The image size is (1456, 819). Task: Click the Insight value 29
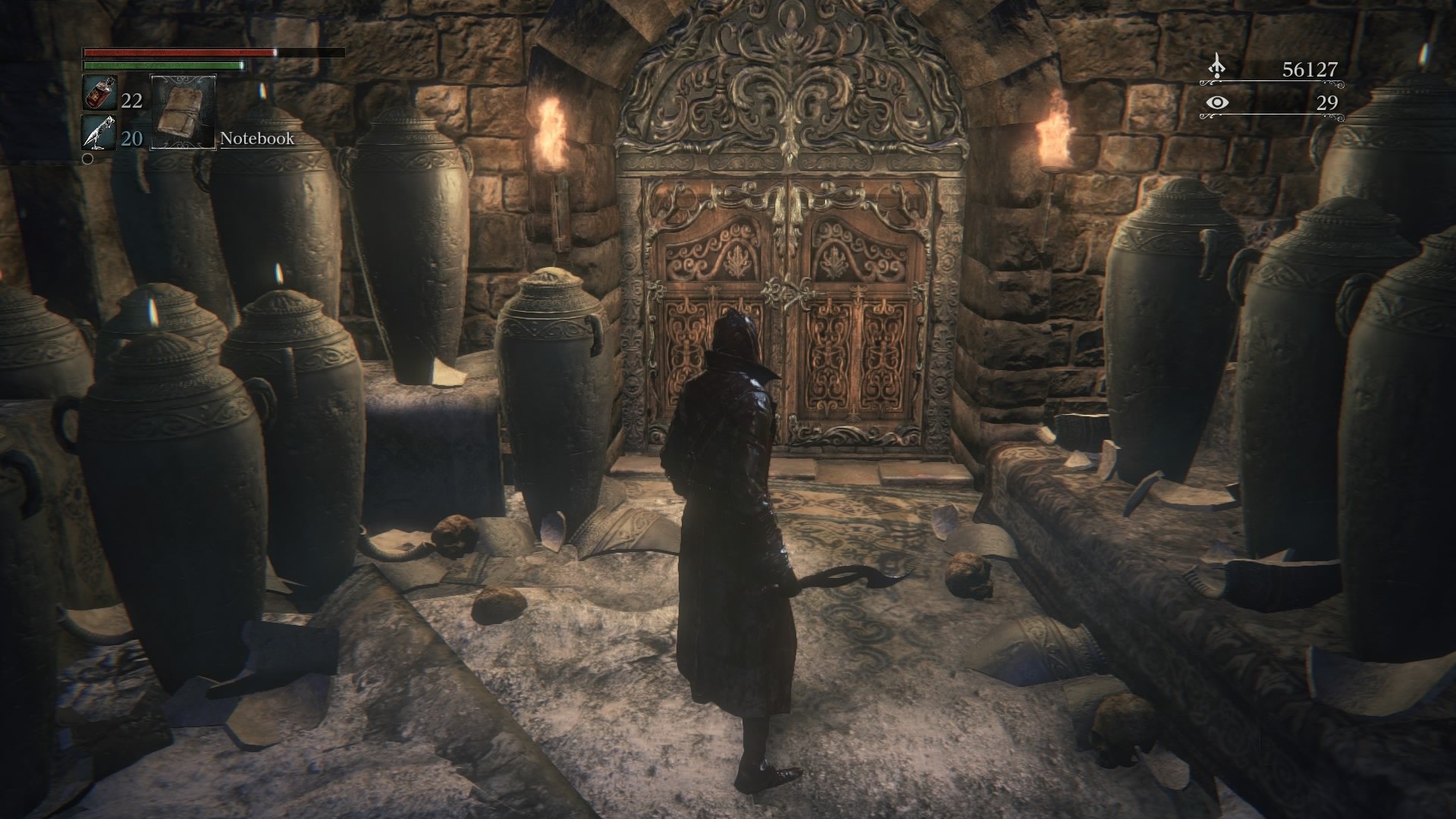point(1326,103)
